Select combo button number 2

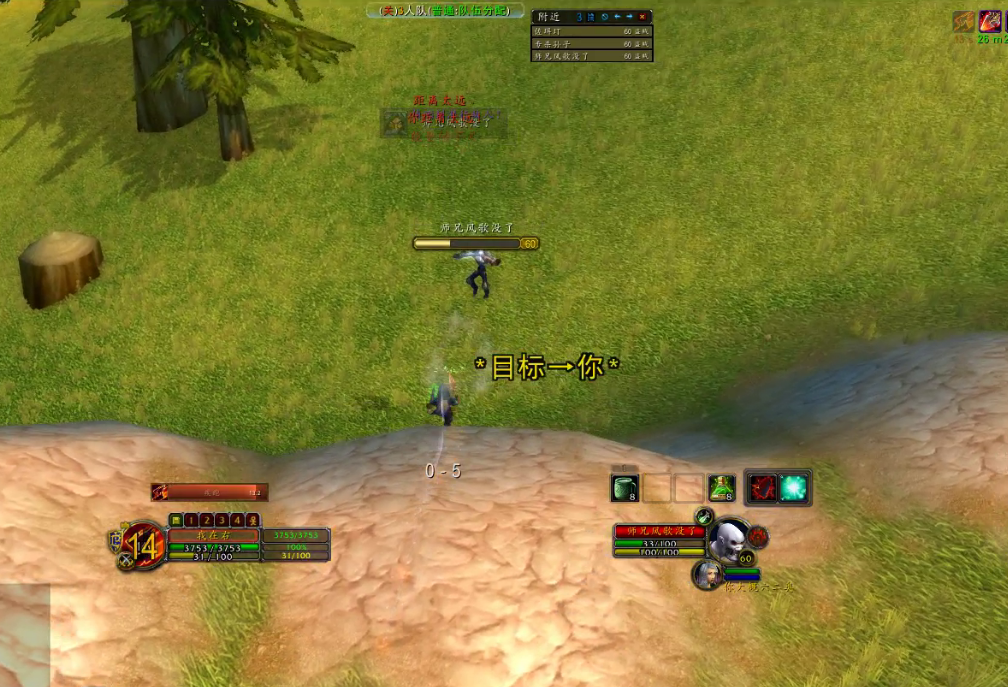206,520
